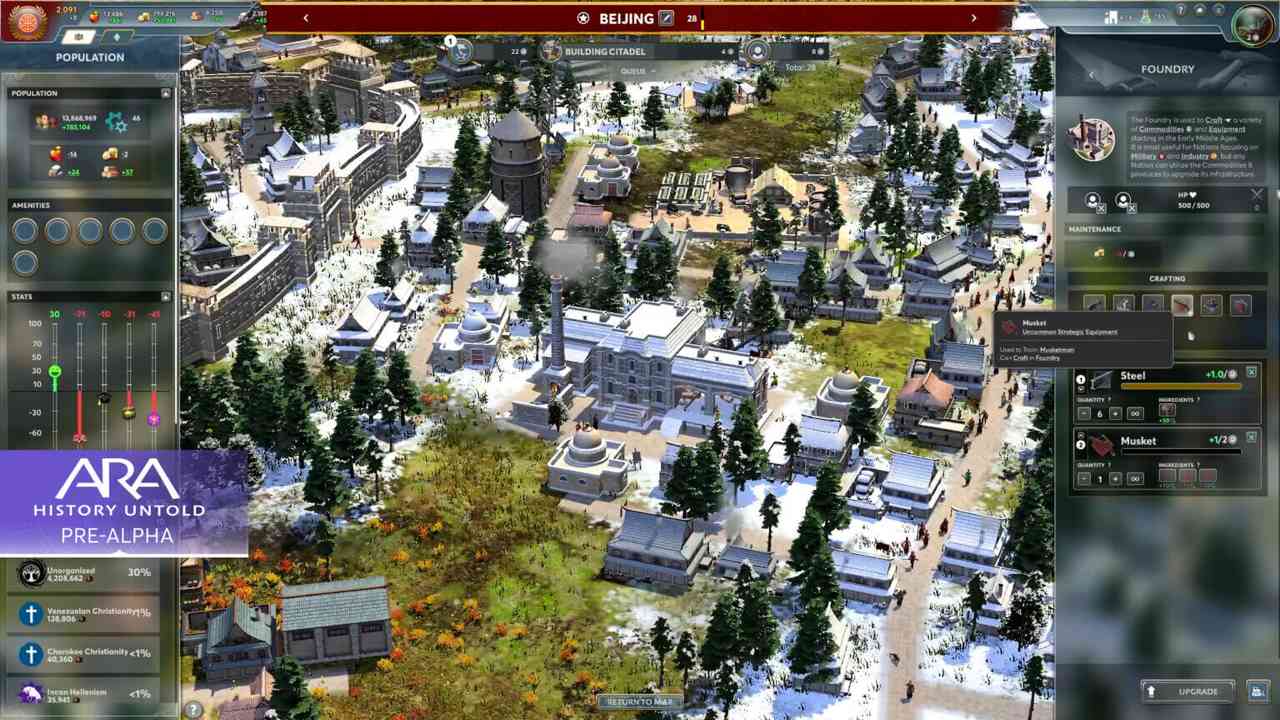Toggle the second amenity slot circle
1280x720 pixels.
[x=58, y=231]
